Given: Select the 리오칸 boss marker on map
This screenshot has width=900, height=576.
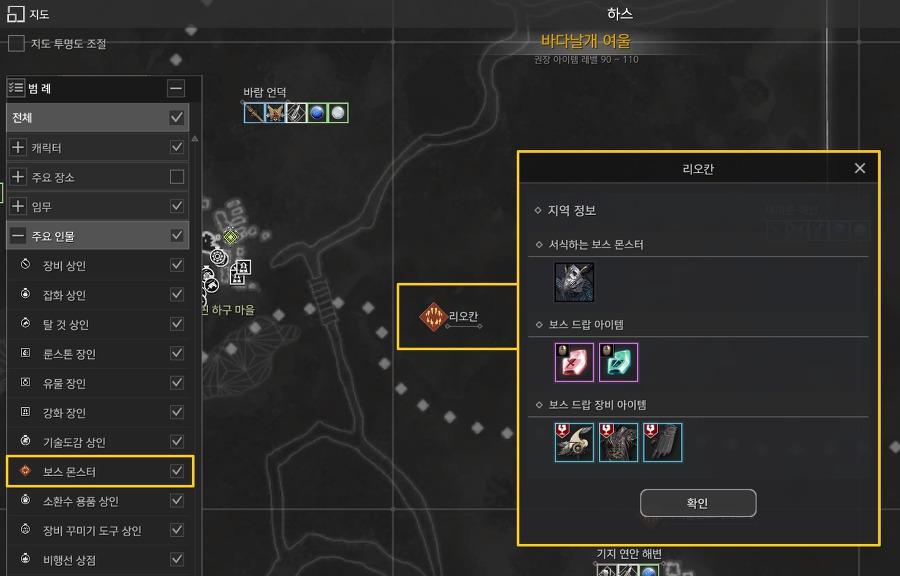Looking at the screenshot, I should click(433, 318).
